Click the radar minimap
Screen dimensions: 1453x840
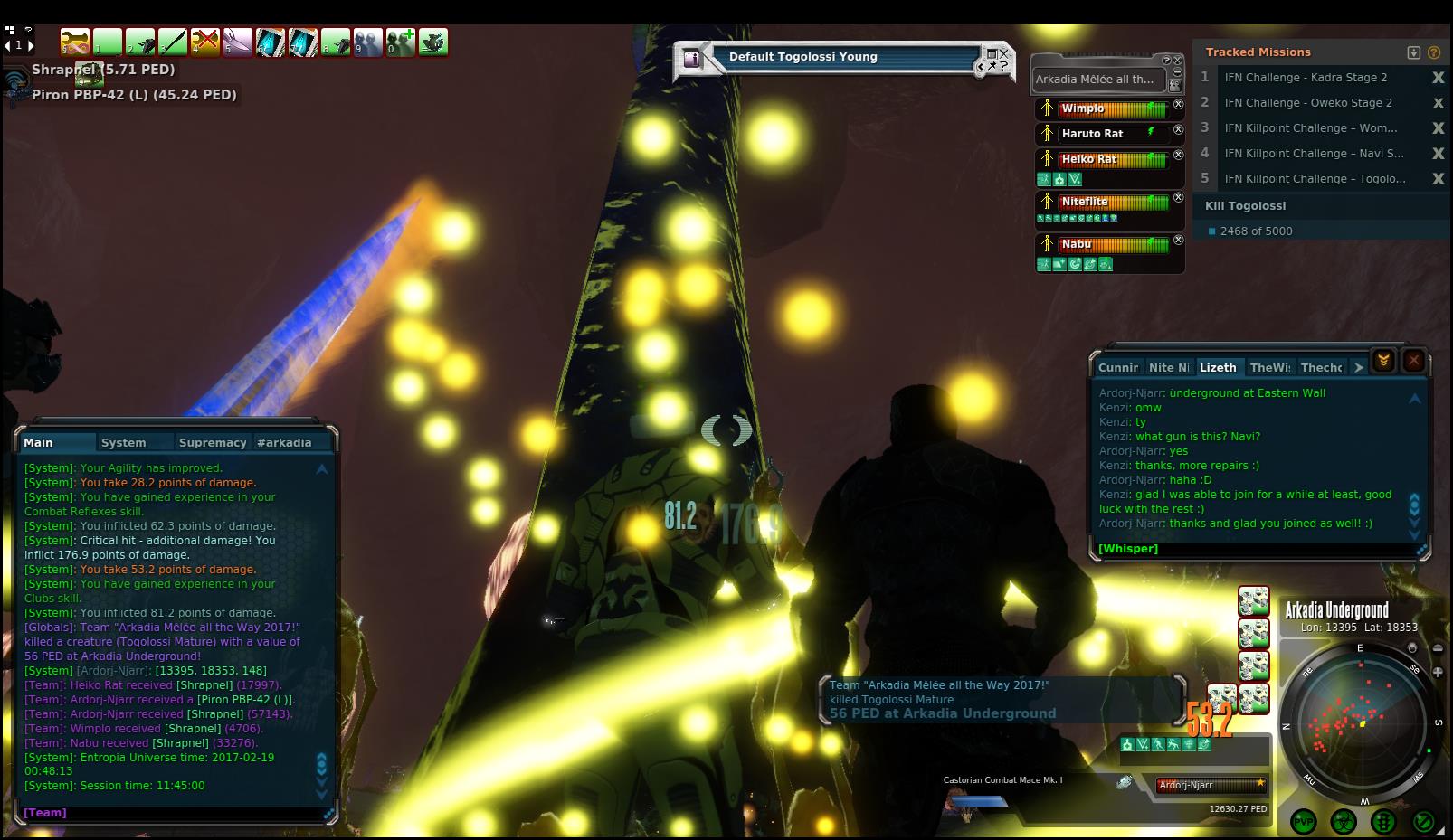[1360, 722]
